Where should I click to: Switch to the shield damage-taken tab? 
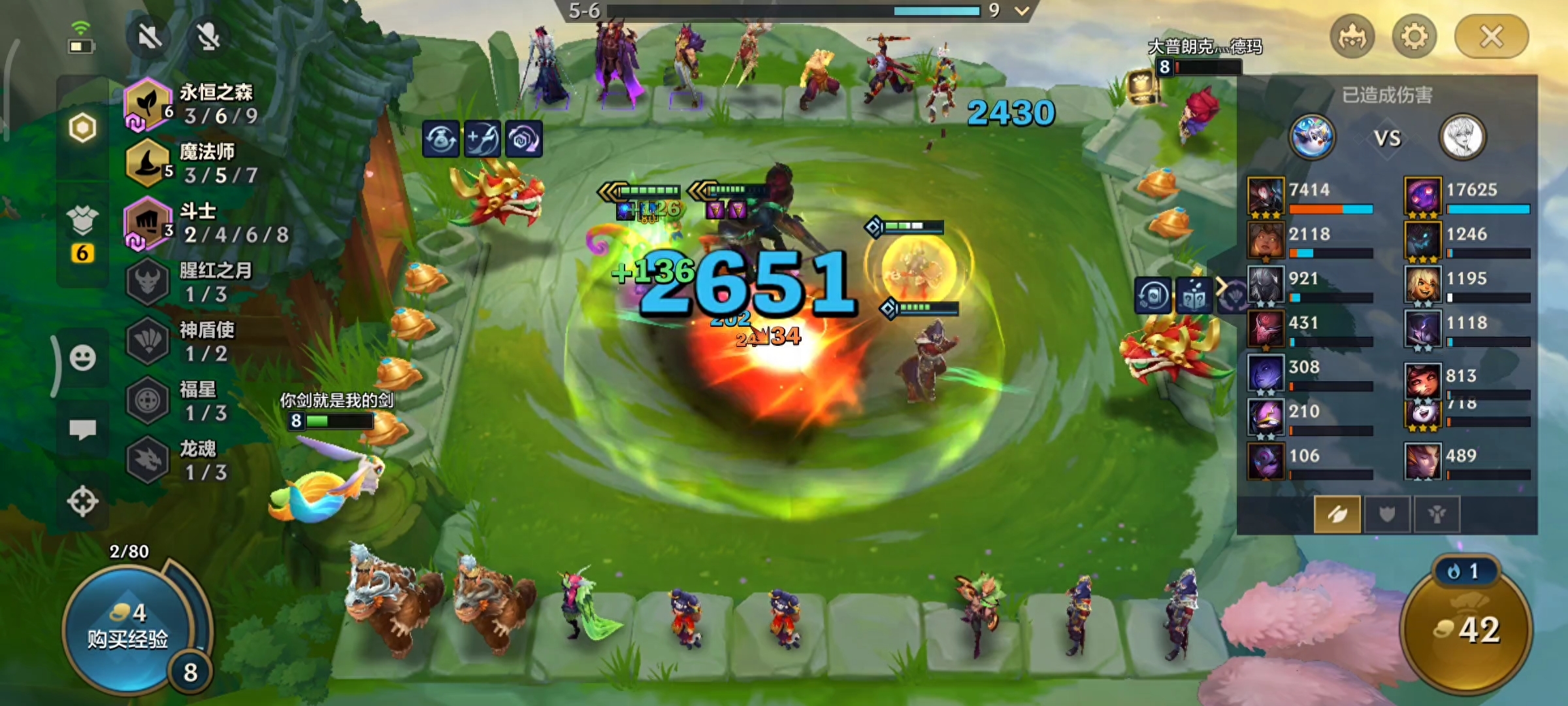click(x=1386, y=514)
